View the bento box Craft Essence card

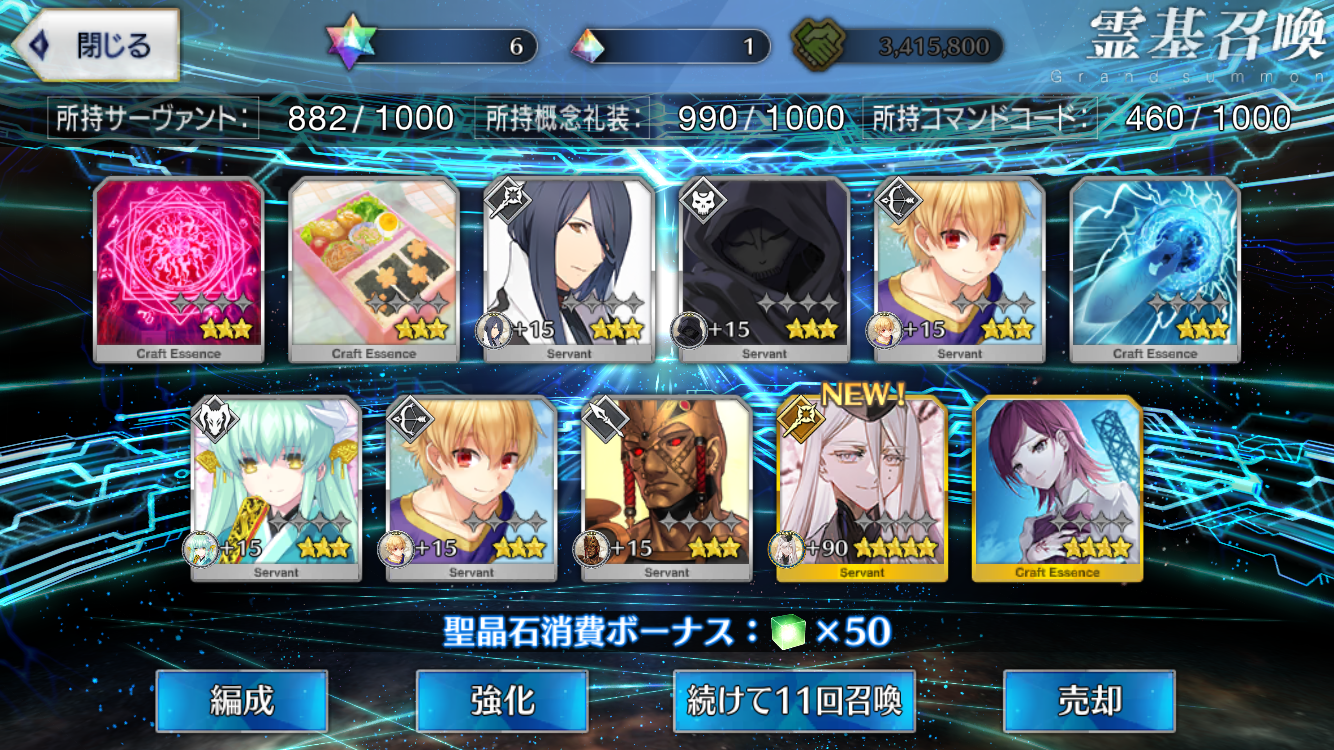[374, 269]
